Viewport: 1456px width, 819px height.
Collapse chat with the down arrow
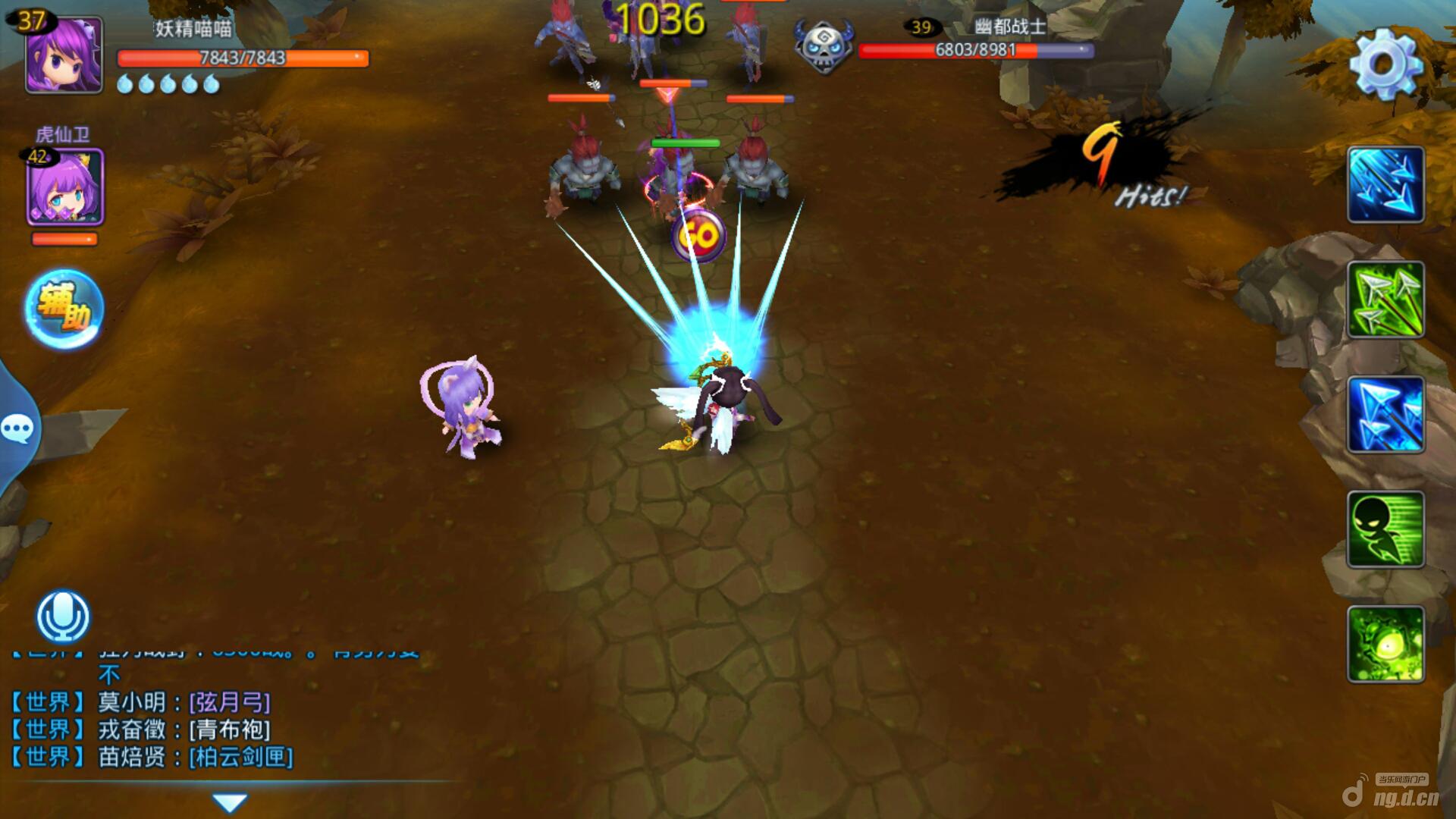point(230,802)
